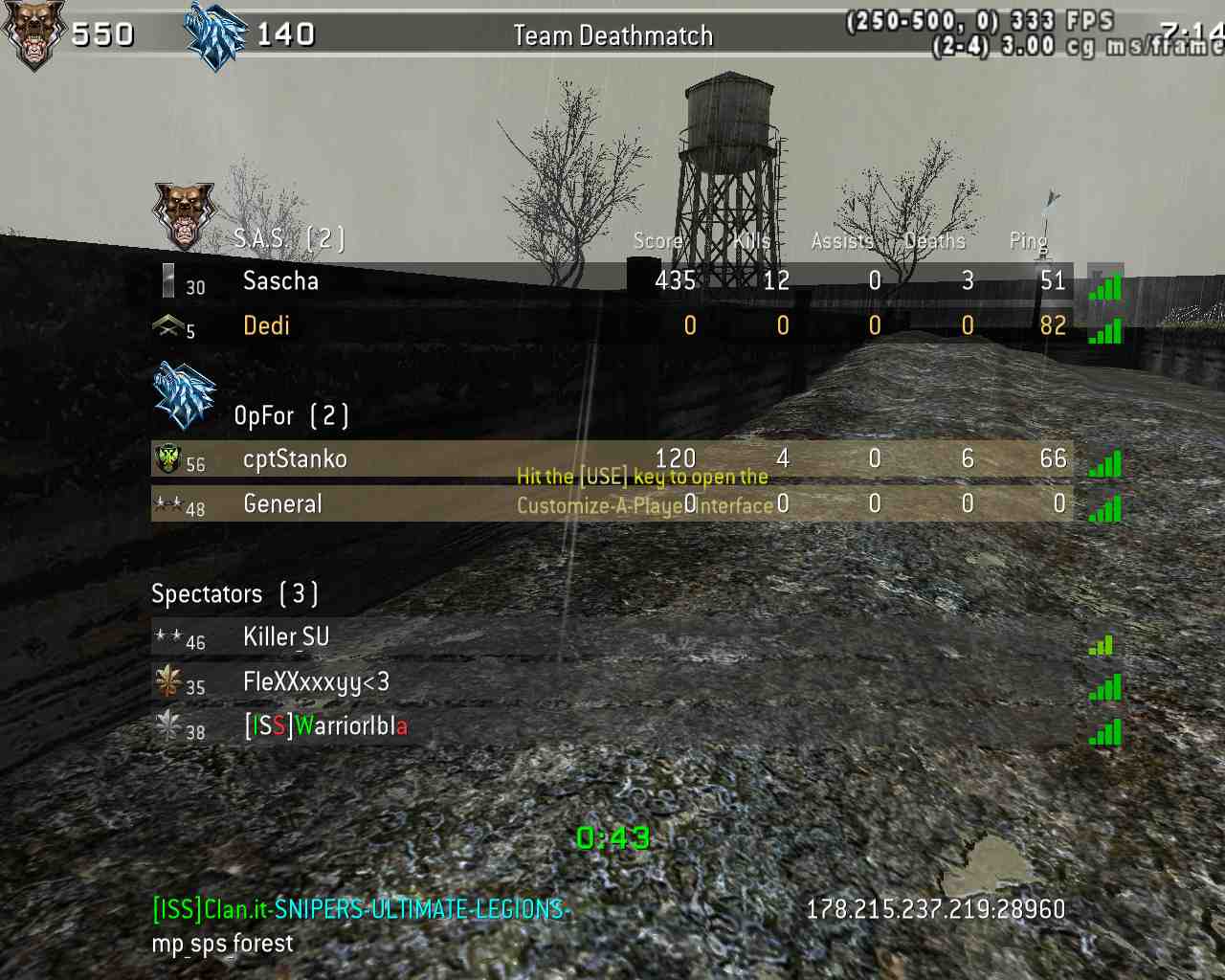Click the OpFor team wolf emblem
The image size is (1225, 980).
click(185, 395)
